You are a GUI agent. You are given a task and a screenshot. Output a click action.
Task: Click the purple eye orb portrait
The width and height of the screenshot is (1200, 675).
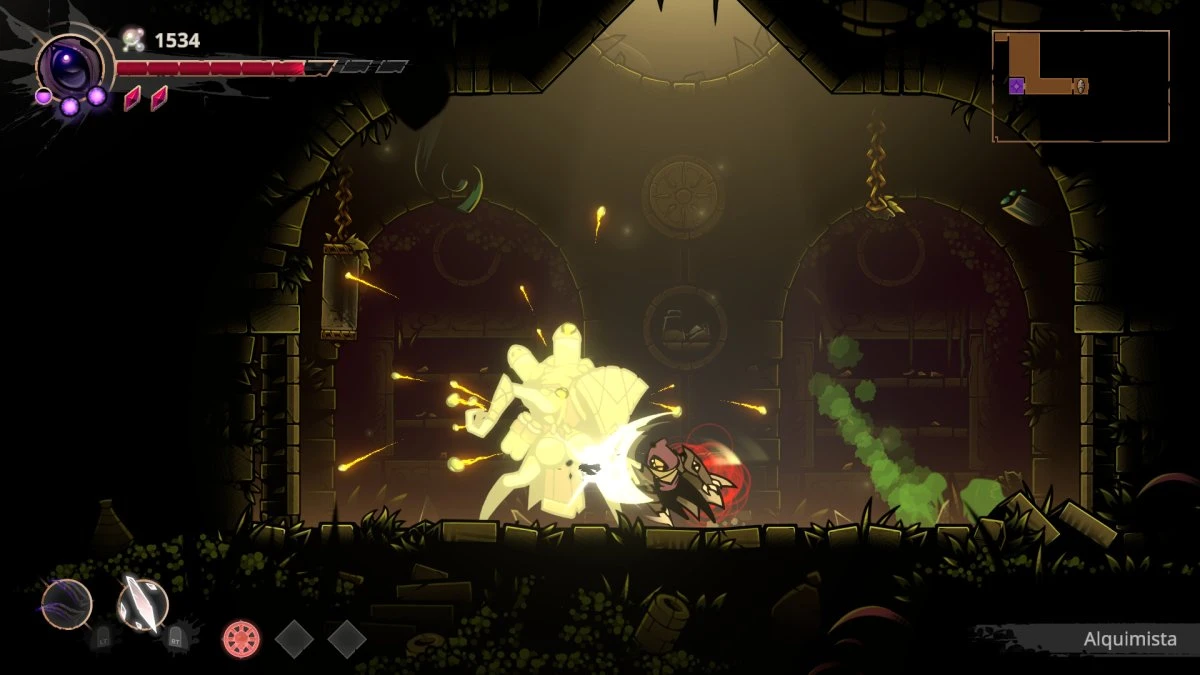point(68,66)
